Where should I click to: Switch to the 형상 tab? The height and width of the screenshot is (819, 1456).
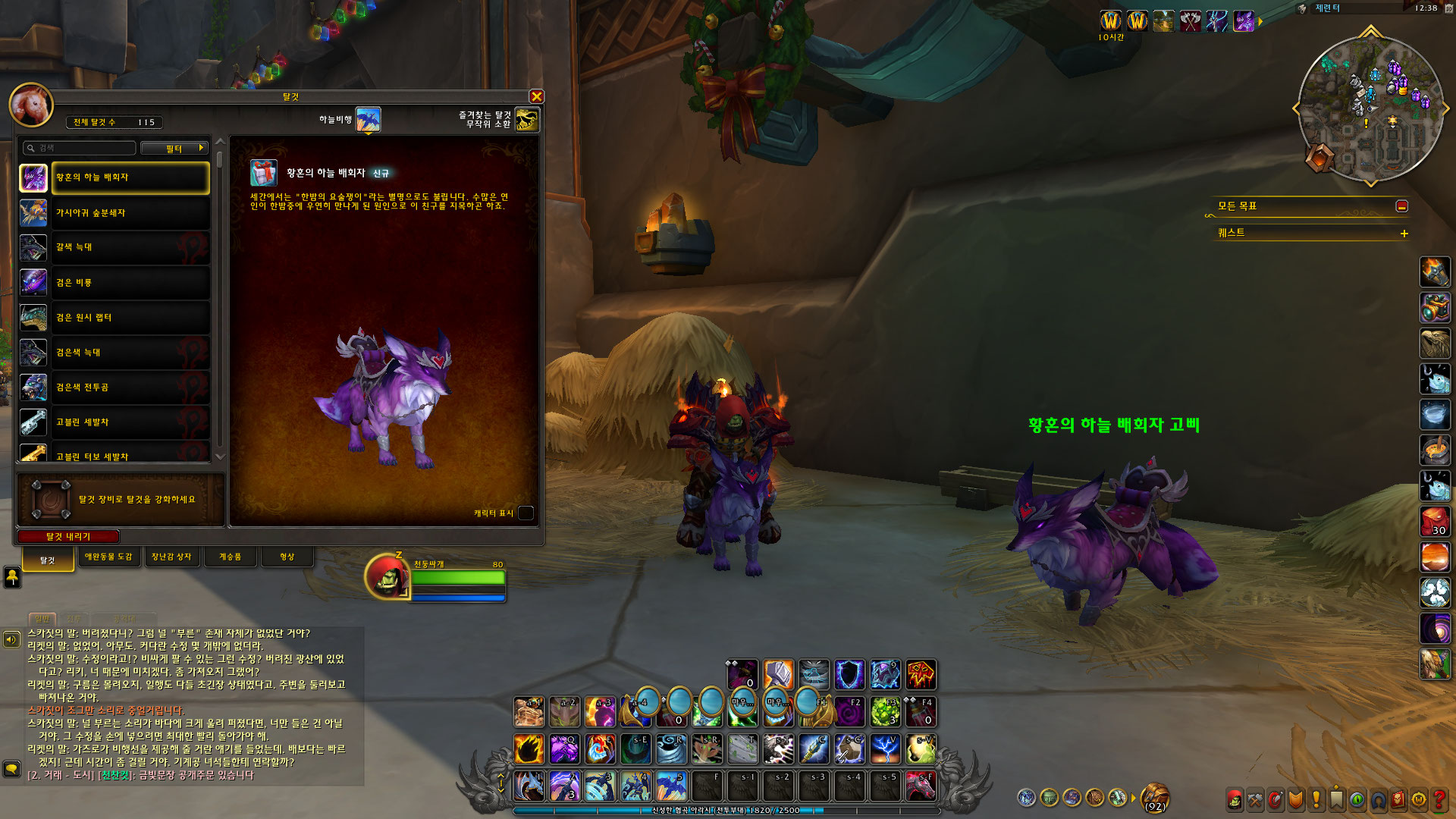(287, 556)
